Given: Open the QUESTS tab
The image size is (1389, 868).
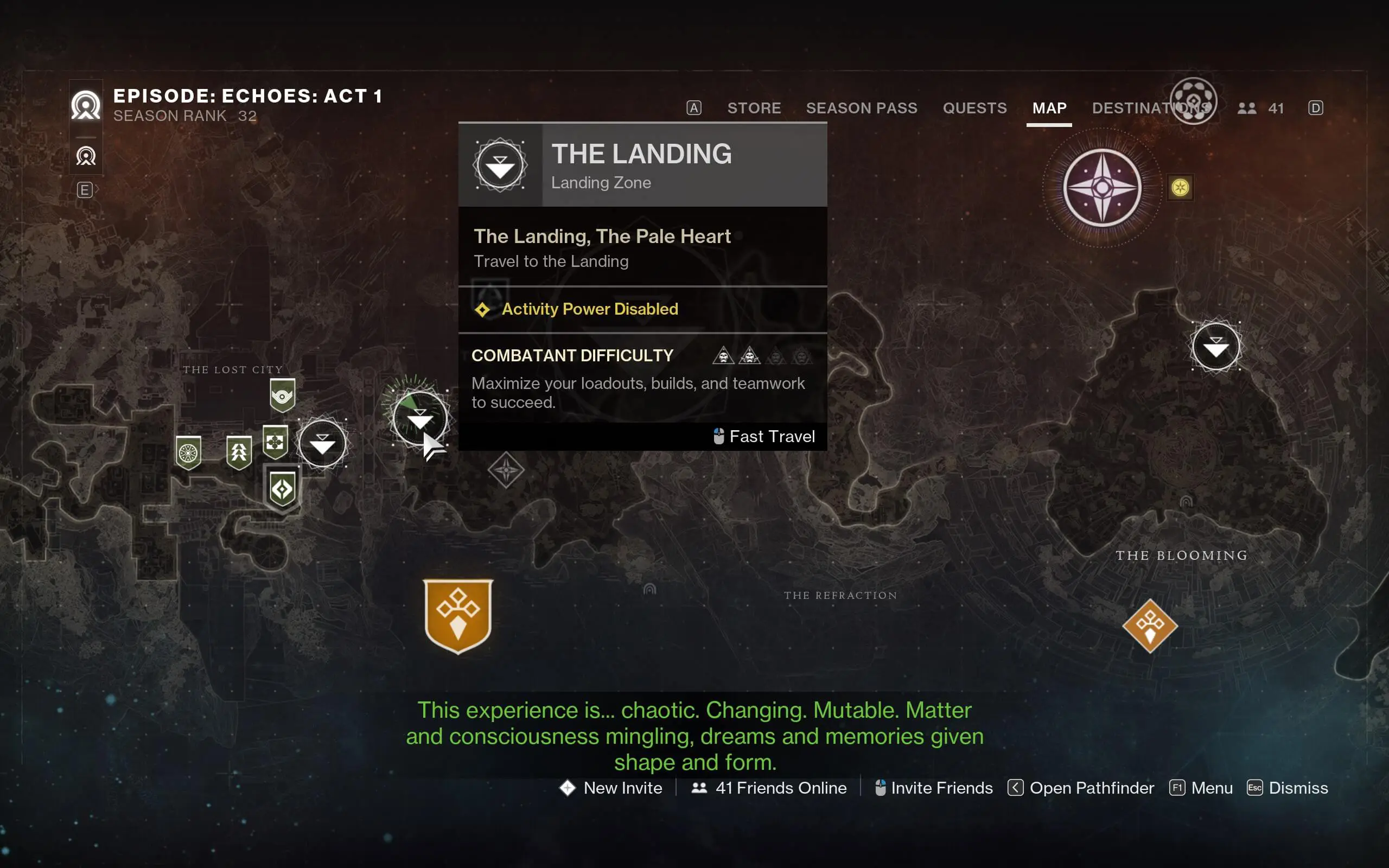Looking at the screenshot, I should [974, 108].
